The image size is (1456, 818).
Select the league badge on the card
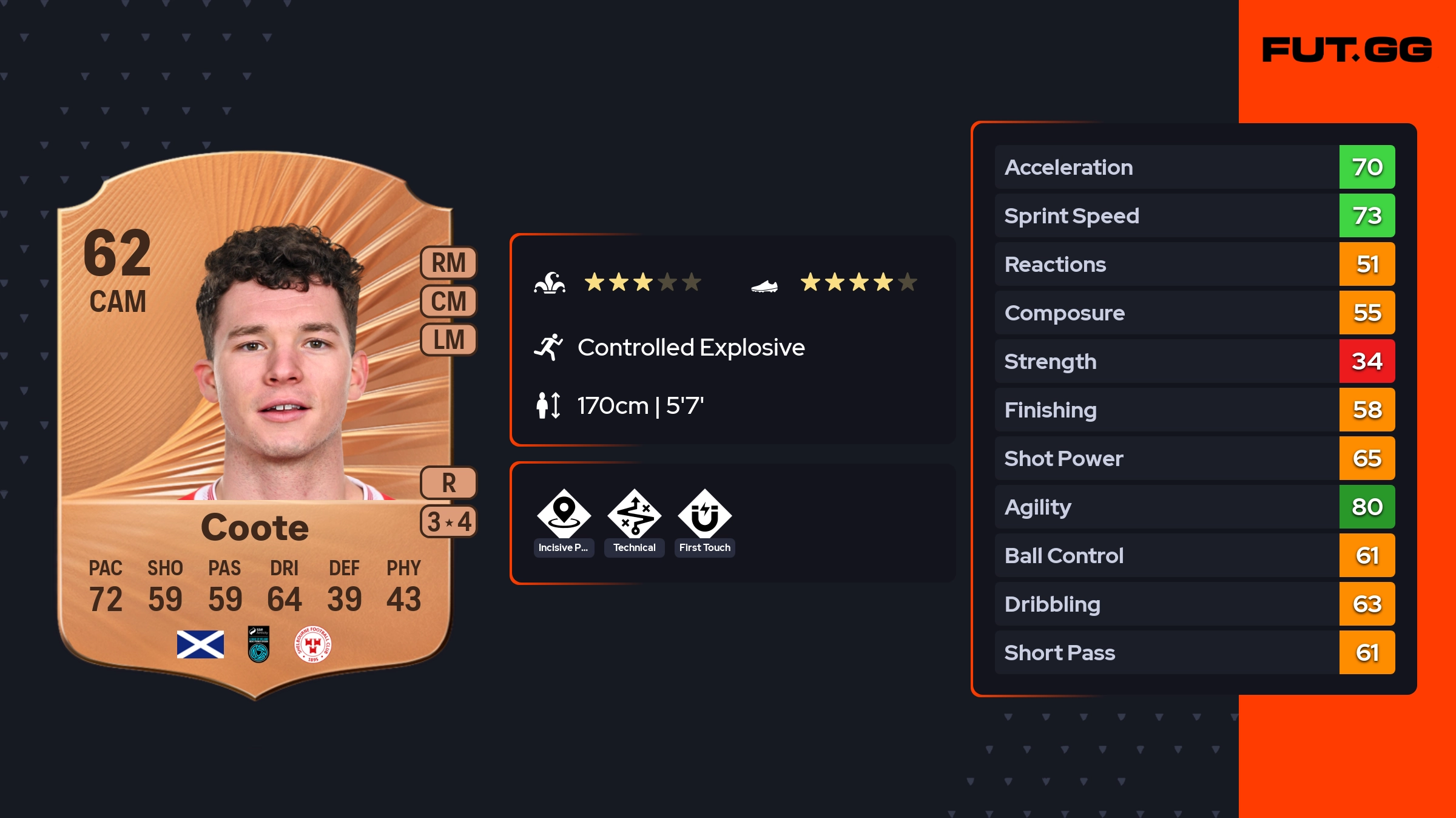[258, 644]
